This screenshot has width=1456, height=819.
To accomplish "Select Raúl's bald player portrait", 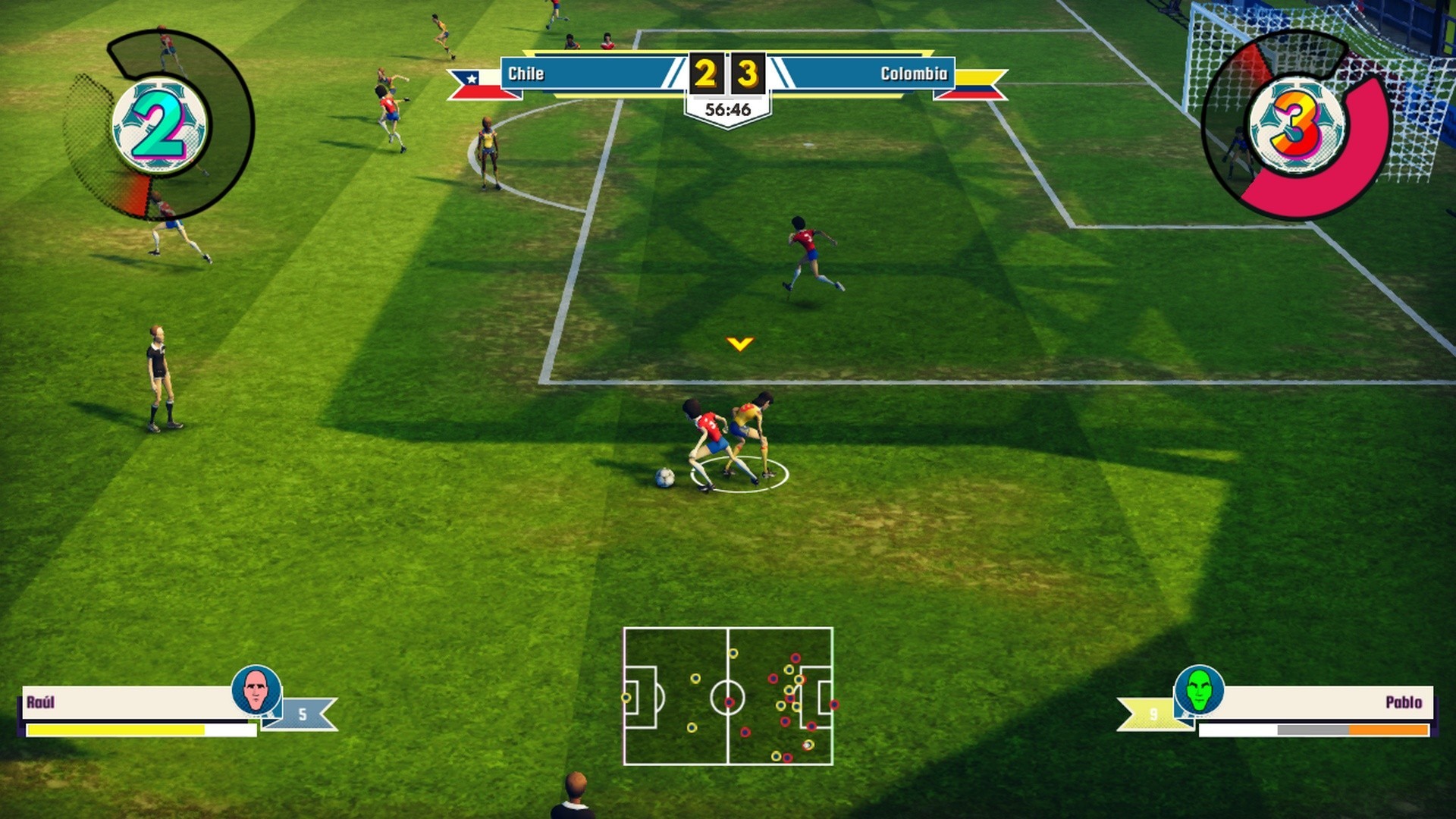I will click(256, 689).
